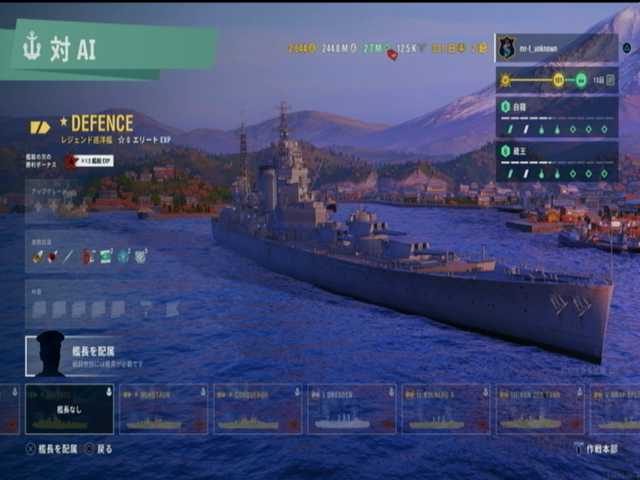Click the 艦船 EXP bonus badge
Screen dimensions: 640x480
coord(90,160)
